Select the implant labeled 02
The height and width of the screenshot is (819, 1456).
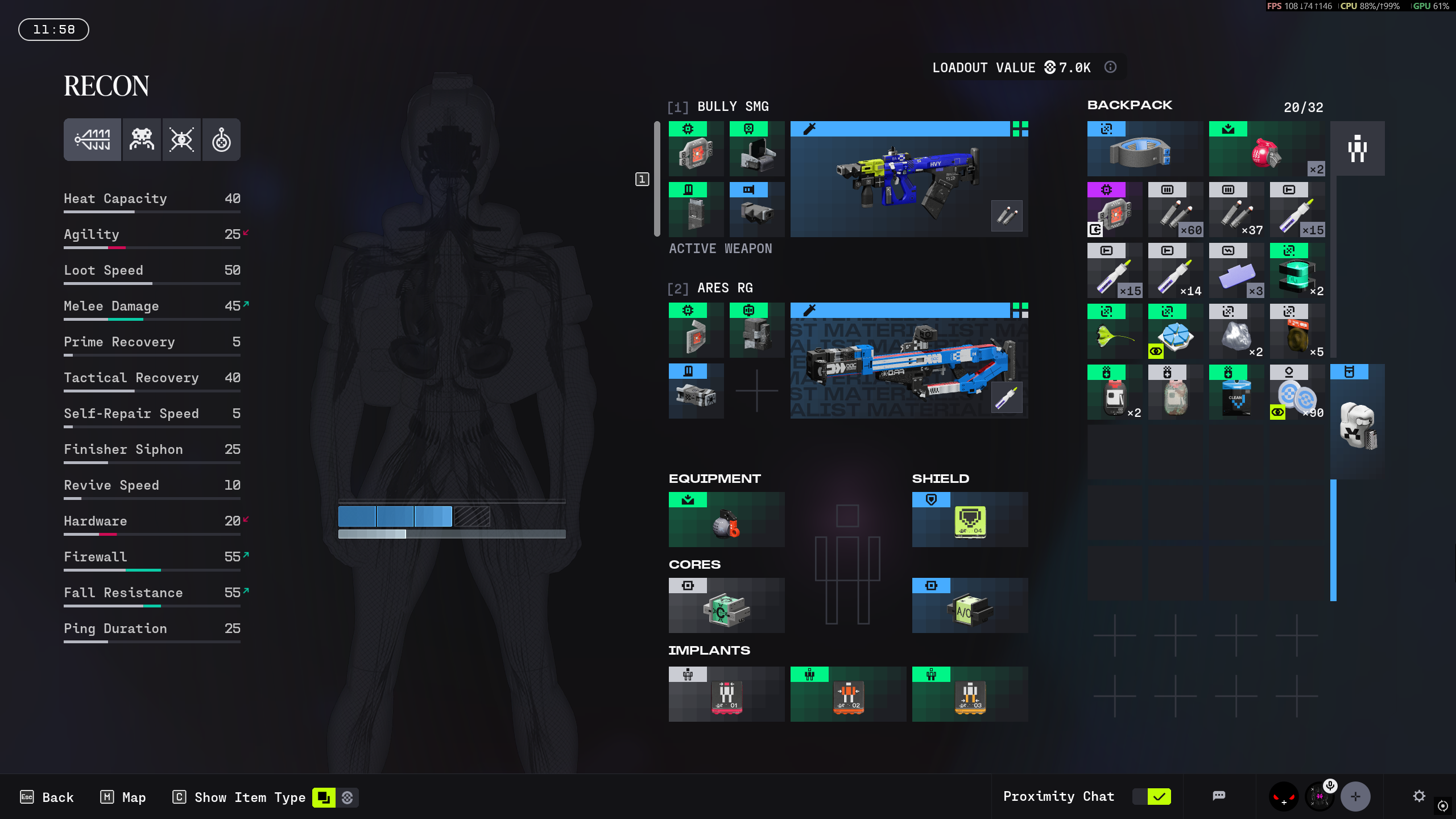tap(848, 694)
